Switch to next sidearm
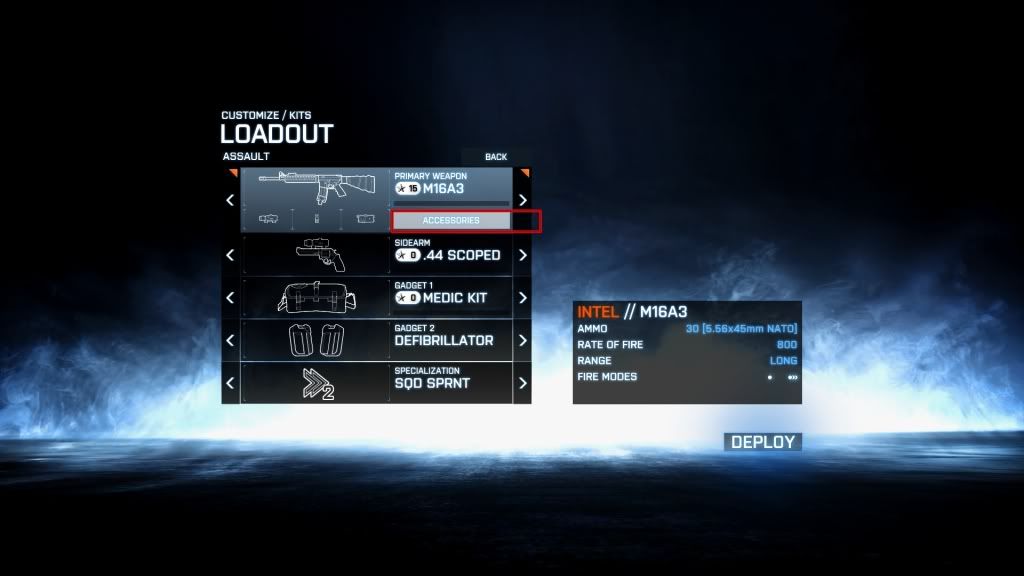The height and width of the screenshot is (576, 1024). [x=522, y=255]
